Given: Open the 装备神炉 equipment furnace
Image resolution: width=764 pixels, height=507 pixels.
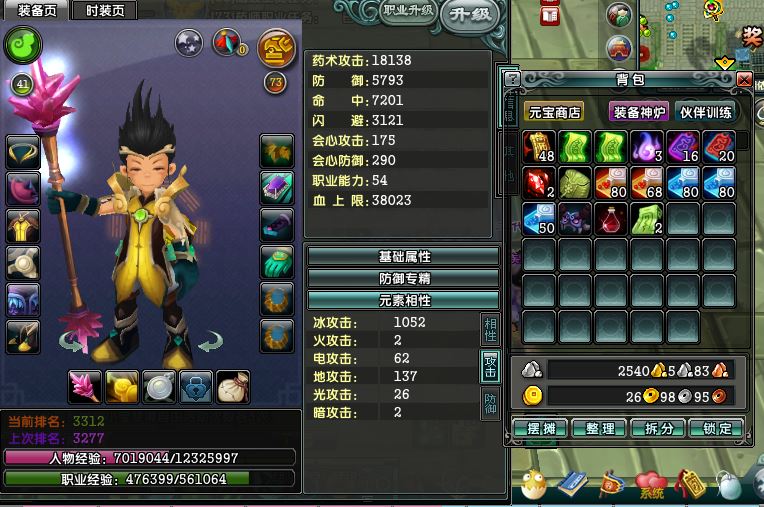Looking at the screenshot, I should pos(639,112).
